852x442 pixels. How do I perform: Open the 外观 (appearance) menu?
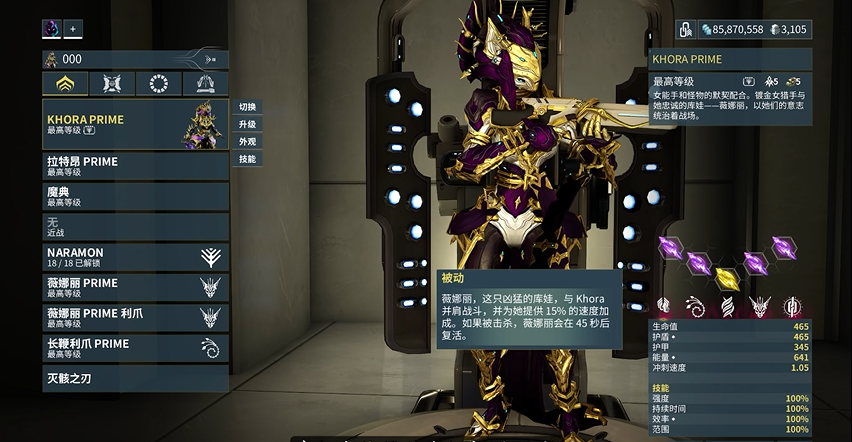tap(247, 141)
